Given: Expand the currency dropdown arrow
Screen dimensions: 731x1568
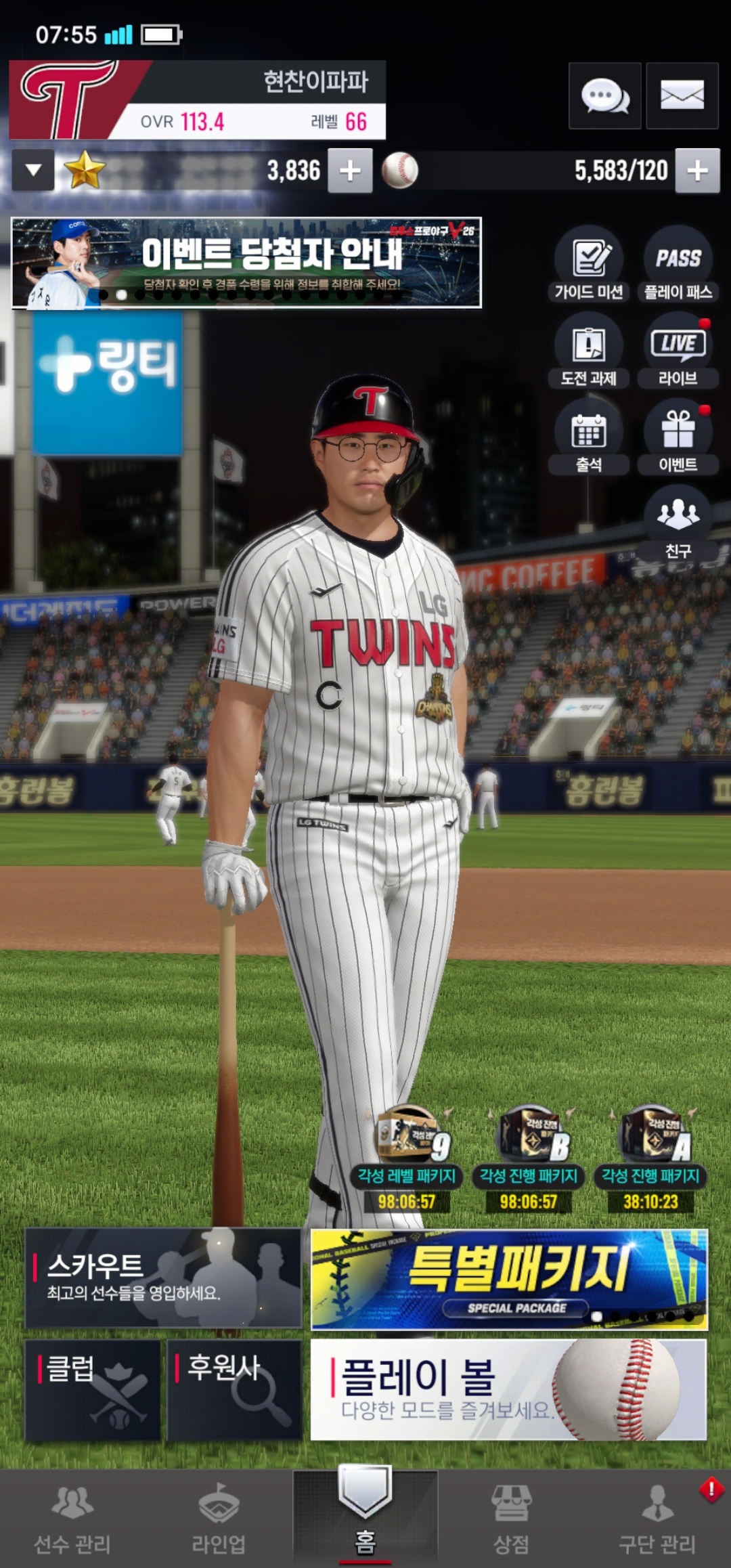Looking at the screenshot, I should pos(33,170).
